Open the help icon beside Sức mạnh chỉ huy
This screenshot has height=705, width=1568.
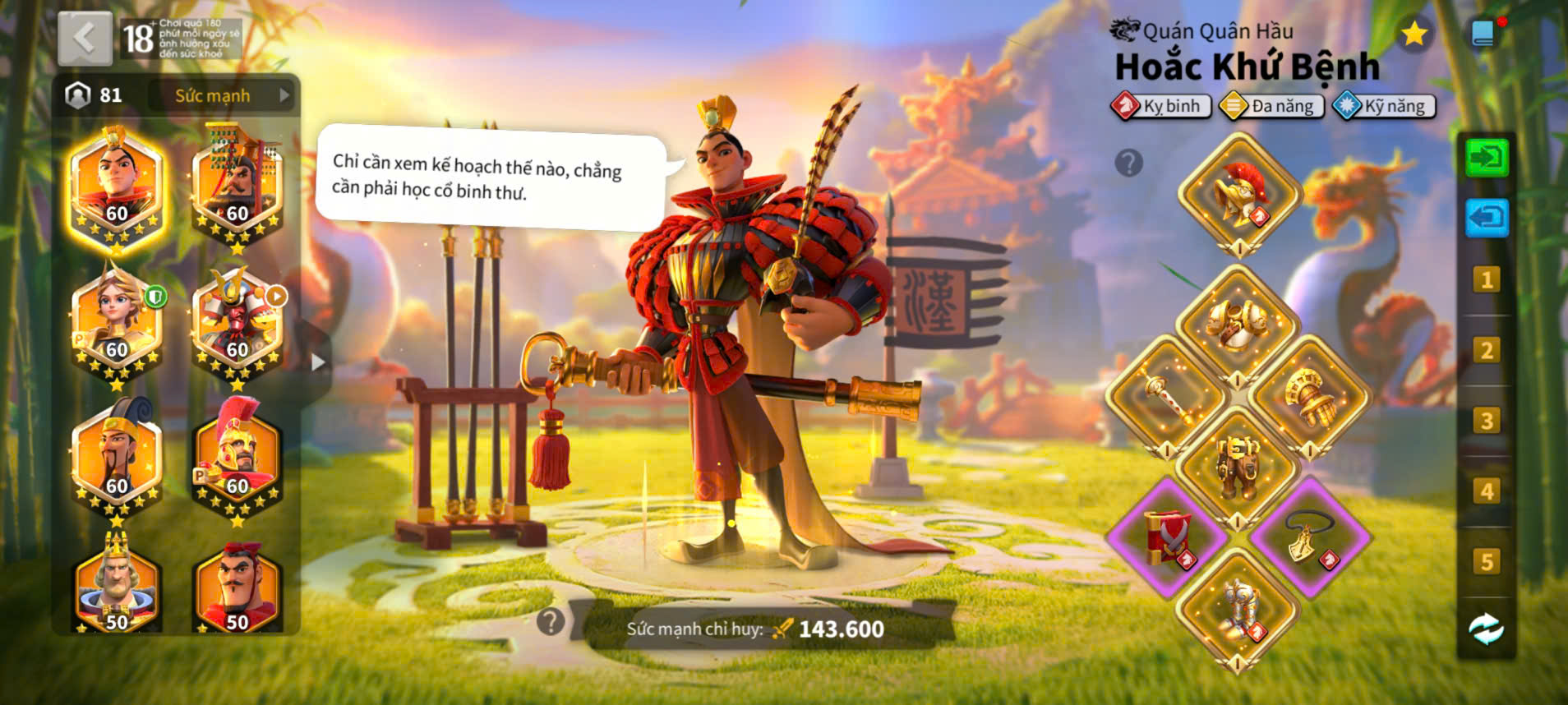(551, 622)
